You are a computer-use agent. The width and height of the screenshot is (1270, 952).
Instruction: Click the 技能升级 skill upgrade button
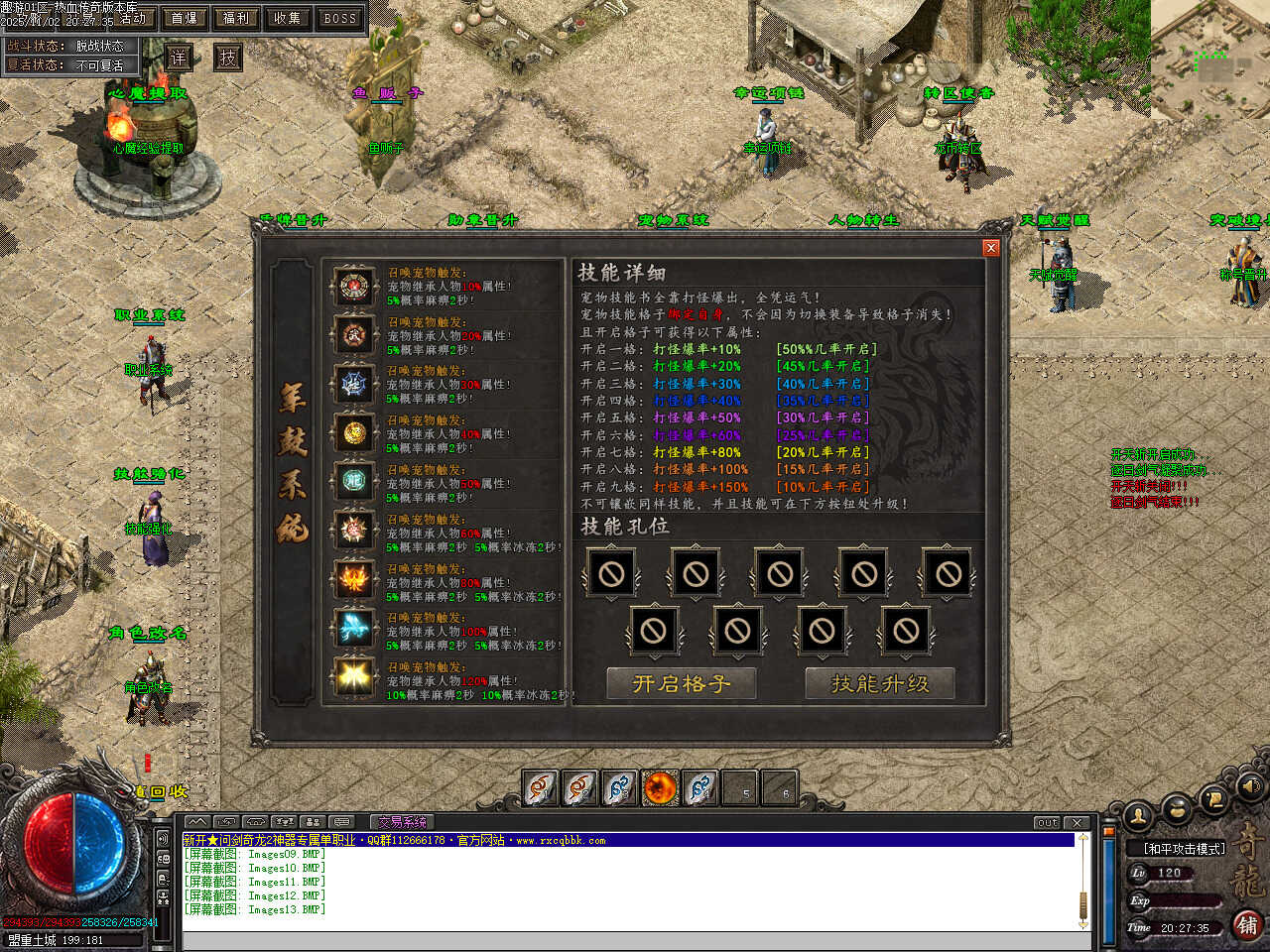click(x=880, y=683)
